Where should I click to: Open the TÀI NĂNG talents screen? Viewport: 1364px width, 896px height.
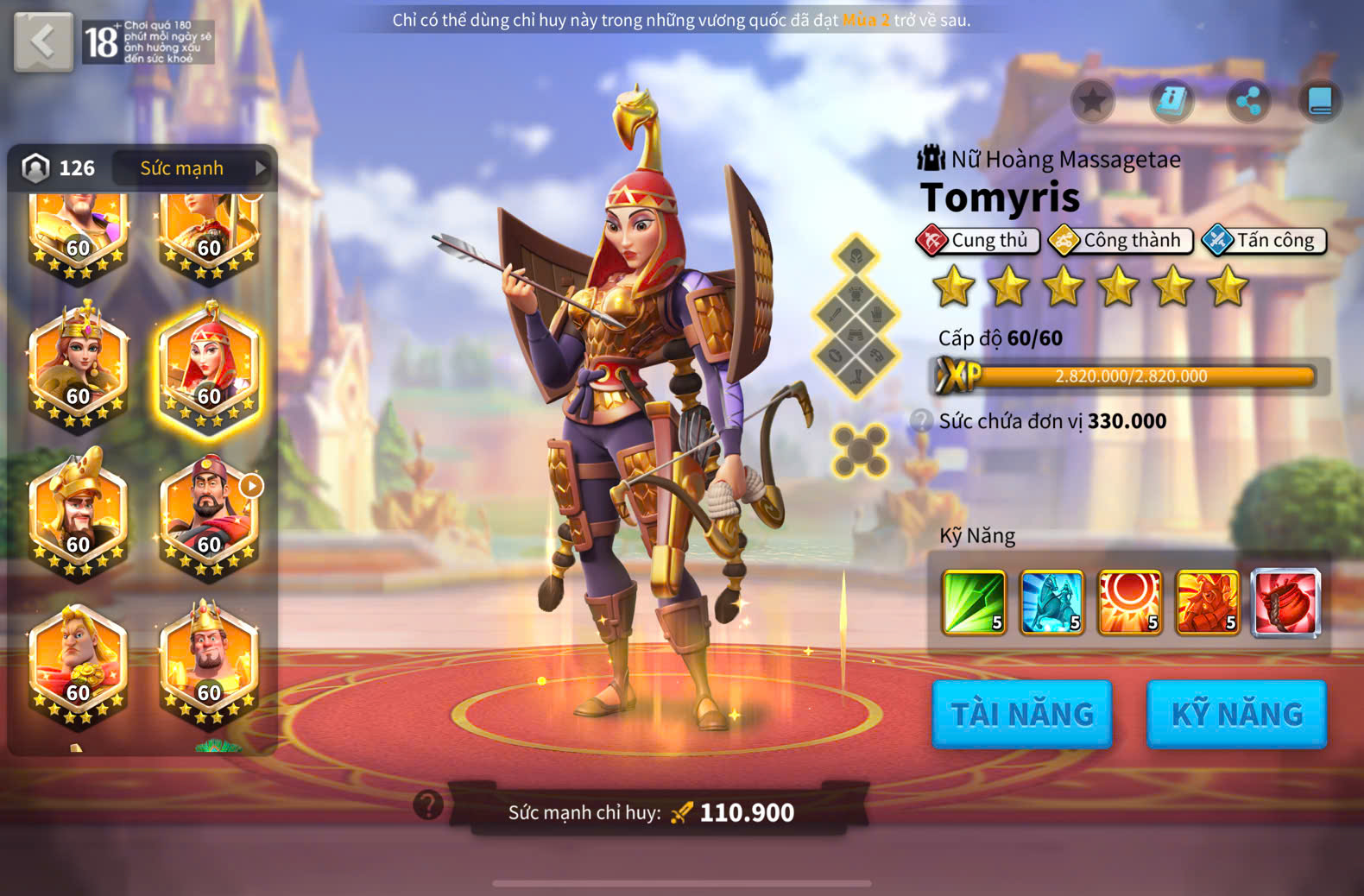[x=1022, y=714]
